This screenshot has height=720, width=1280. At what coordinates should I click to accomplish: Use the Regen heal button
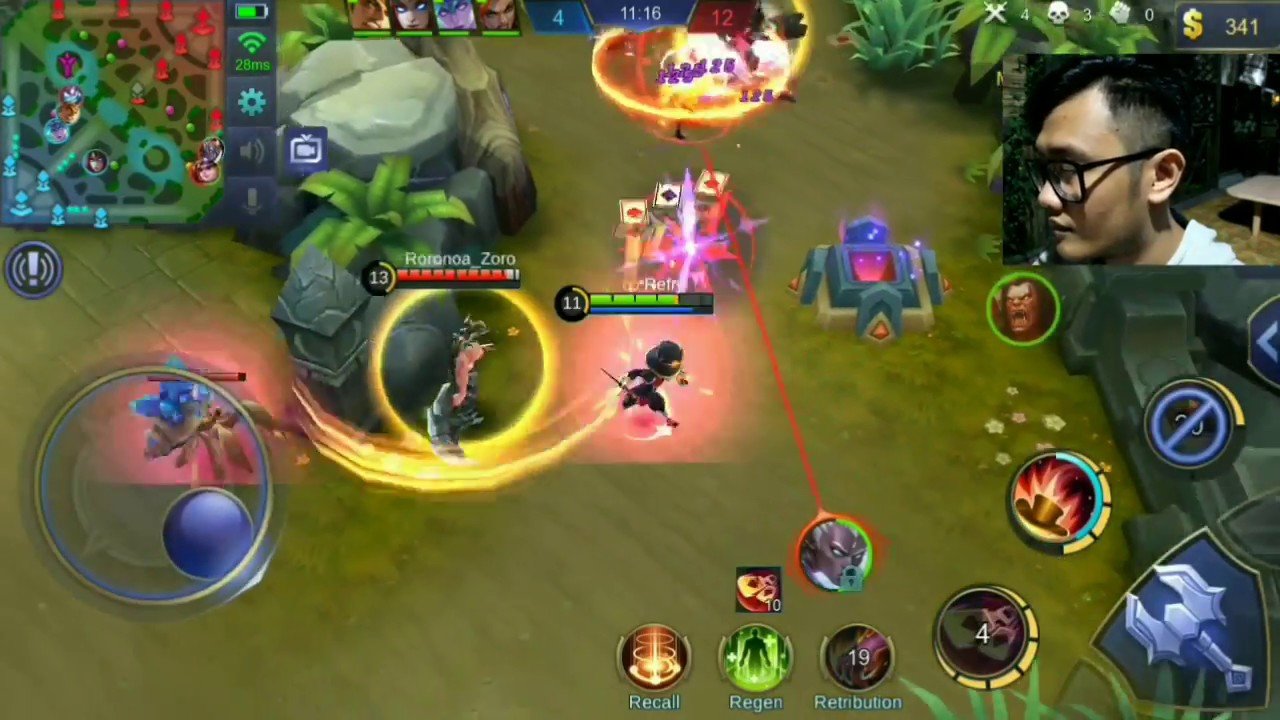(x=756, y=658)
